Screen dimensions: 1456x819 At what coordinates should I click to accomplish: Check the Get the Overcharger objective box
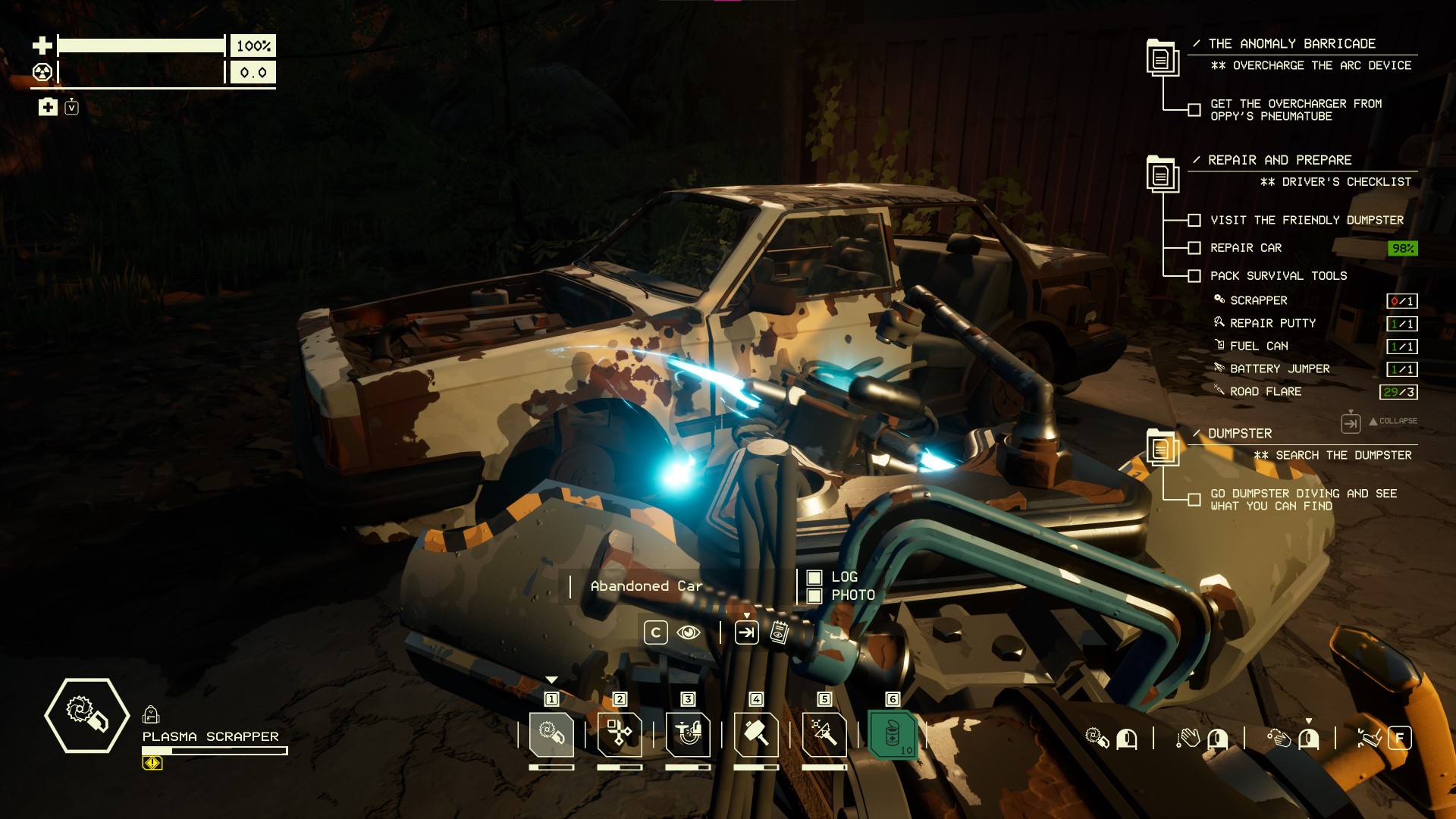(1194, 110)
